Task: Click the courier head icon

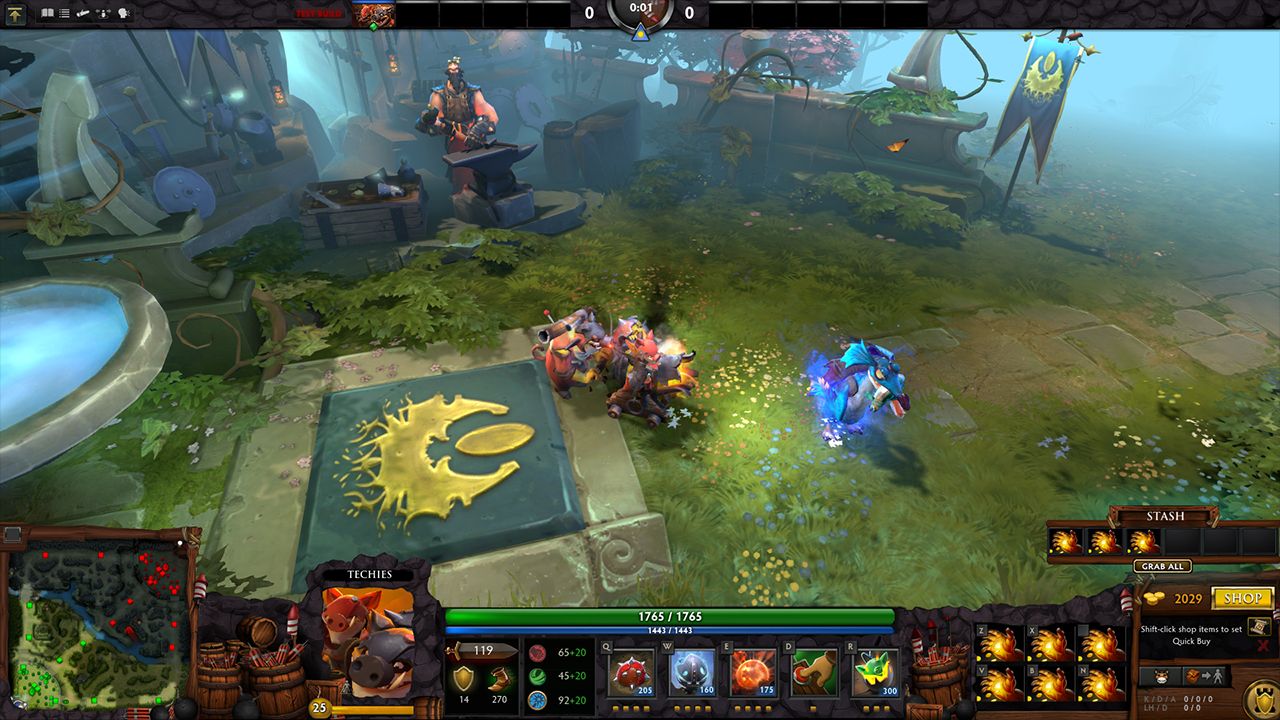Action: 1161,676
